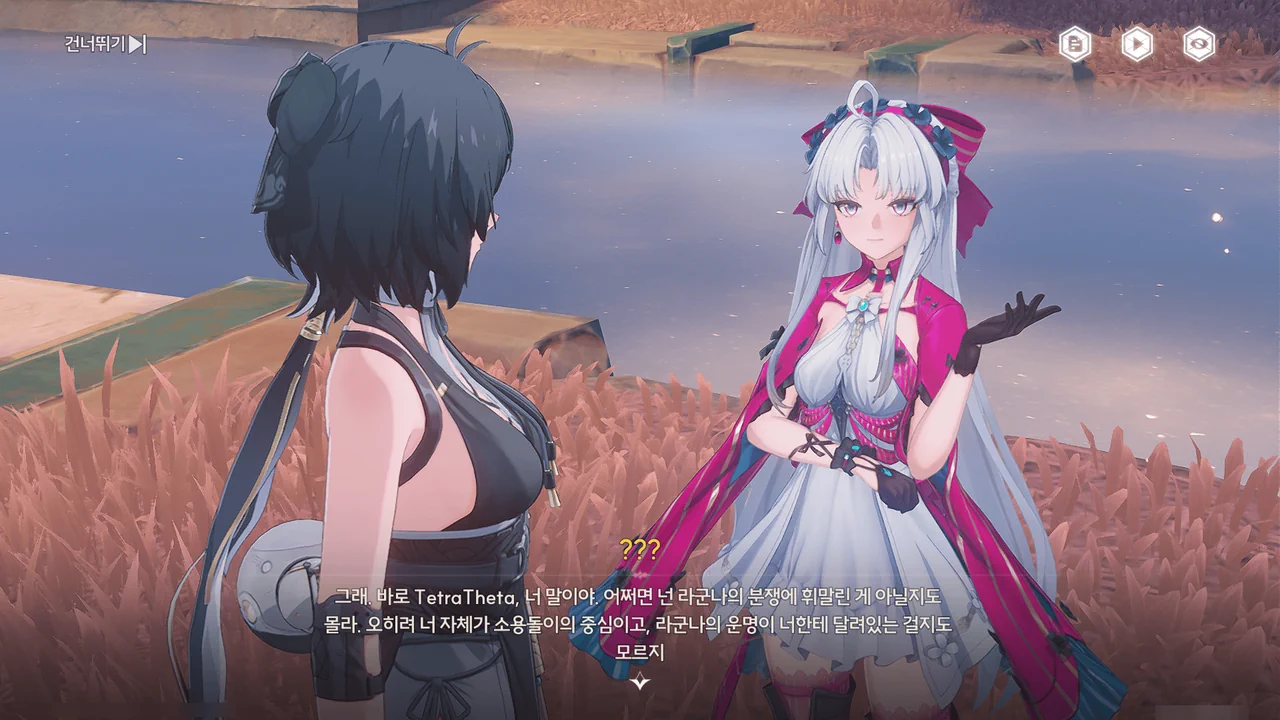Open the dialogue log icon

coord(1075,44)
